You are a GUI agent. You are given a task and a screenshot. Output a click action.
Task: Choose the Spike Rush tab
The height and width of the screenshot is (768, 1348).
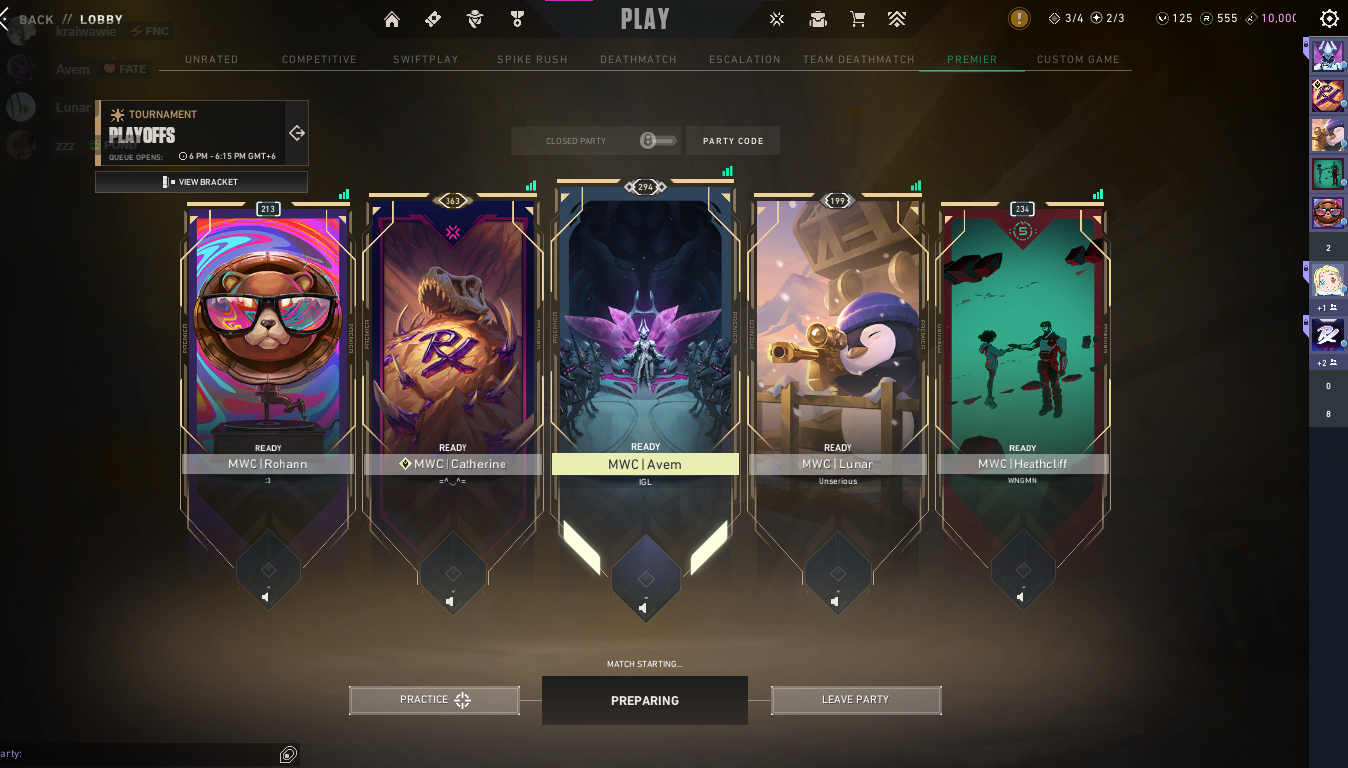532,60
